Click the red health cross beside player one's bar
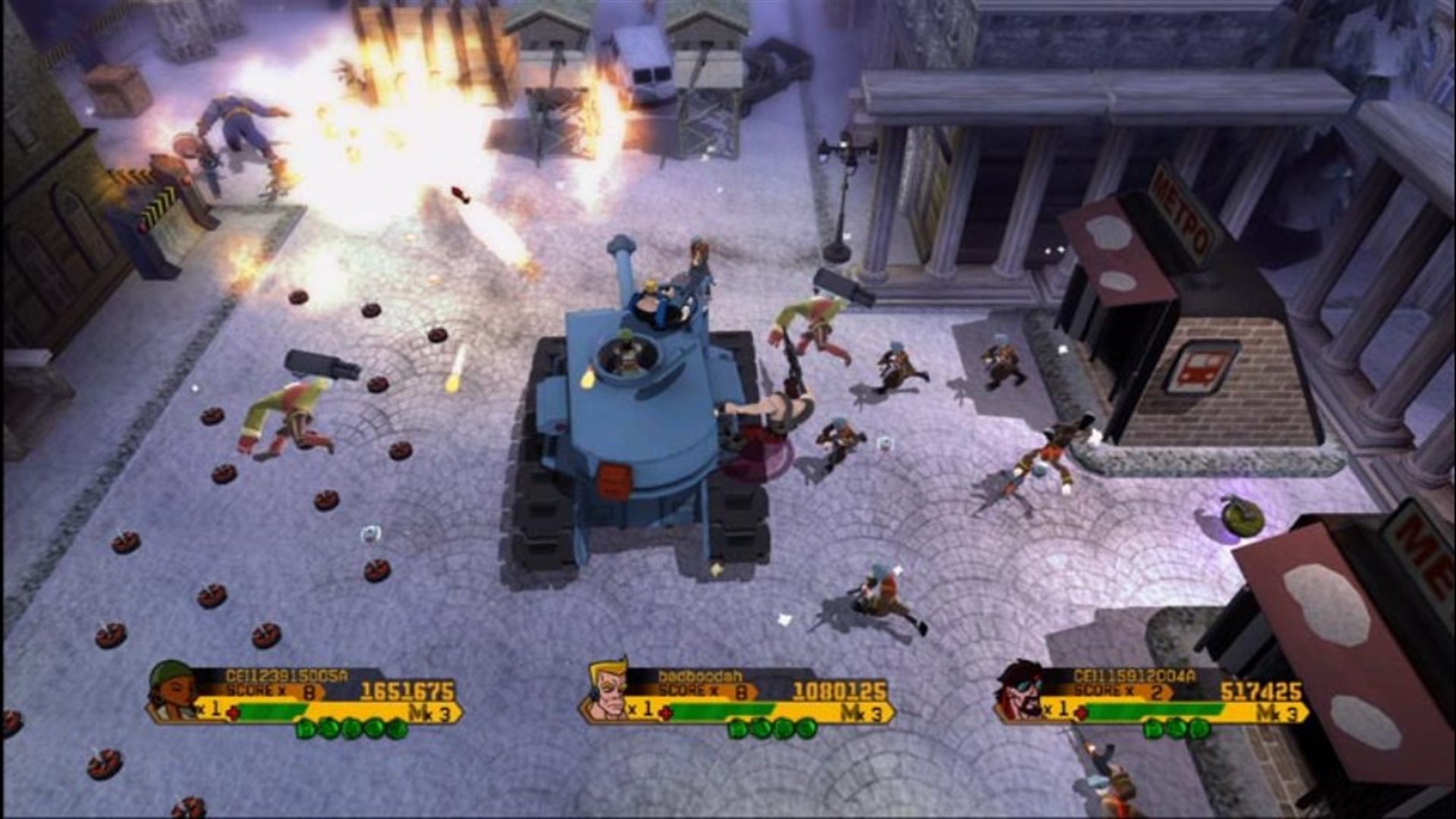1456x819 pixels. click(x=234, y=712)
